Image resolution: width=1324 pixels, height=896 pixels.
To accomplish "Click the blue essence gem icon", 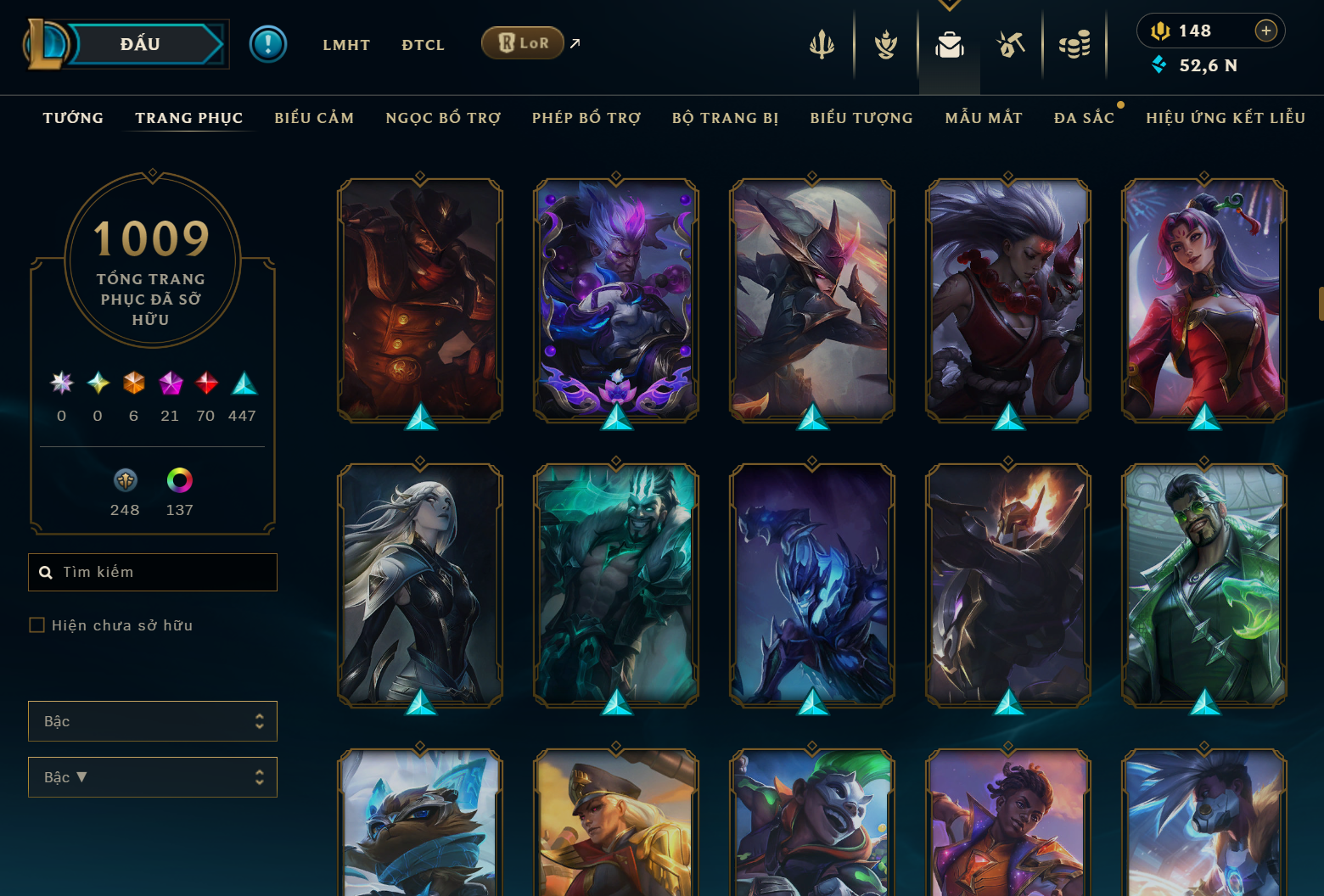I will click(x=1160, y=64).
